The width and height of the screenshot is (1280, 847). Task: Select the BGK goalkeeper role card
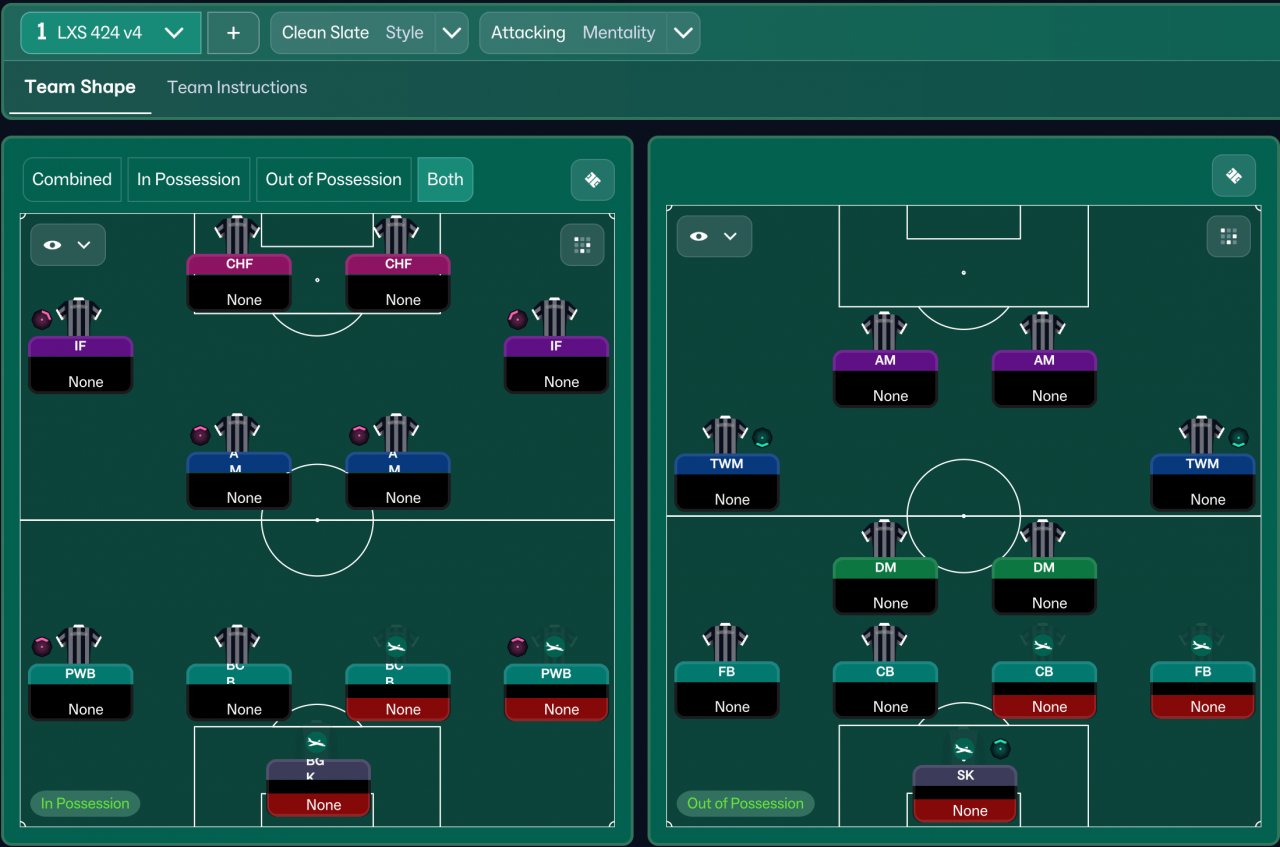coord(318,787)
